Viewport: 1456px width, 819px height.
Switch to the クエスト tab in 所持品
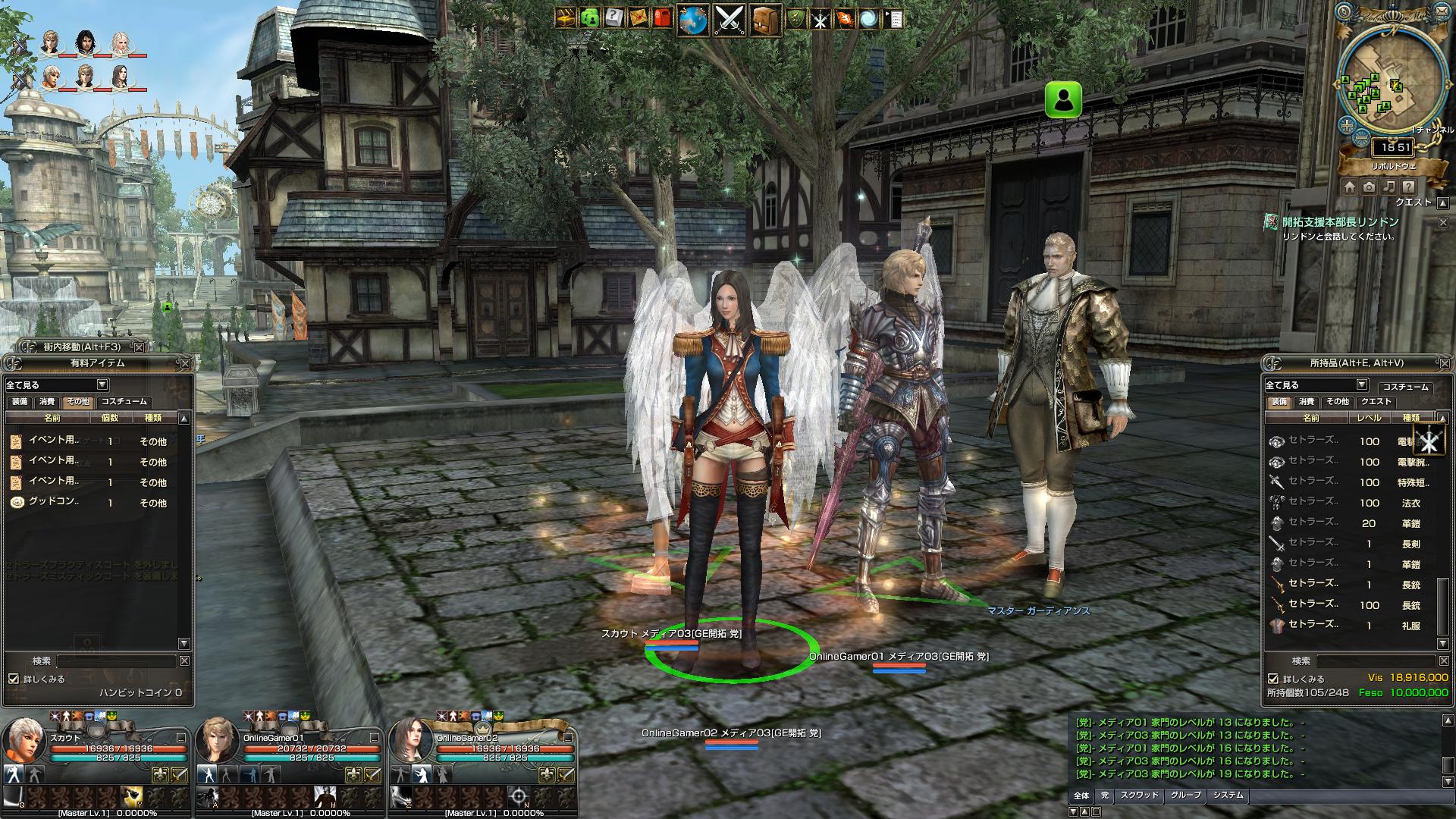(x=1376, y=402)
